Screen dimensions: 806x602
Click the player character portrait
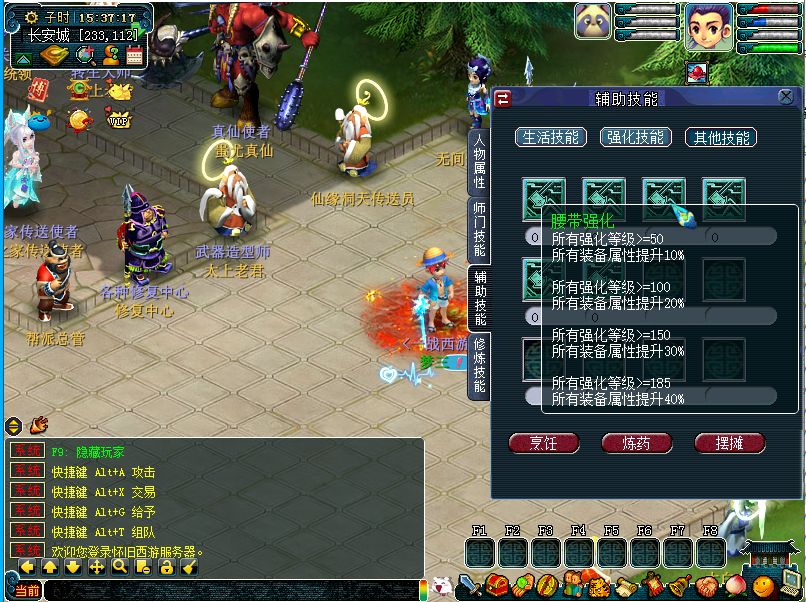(x=708, y=28)
